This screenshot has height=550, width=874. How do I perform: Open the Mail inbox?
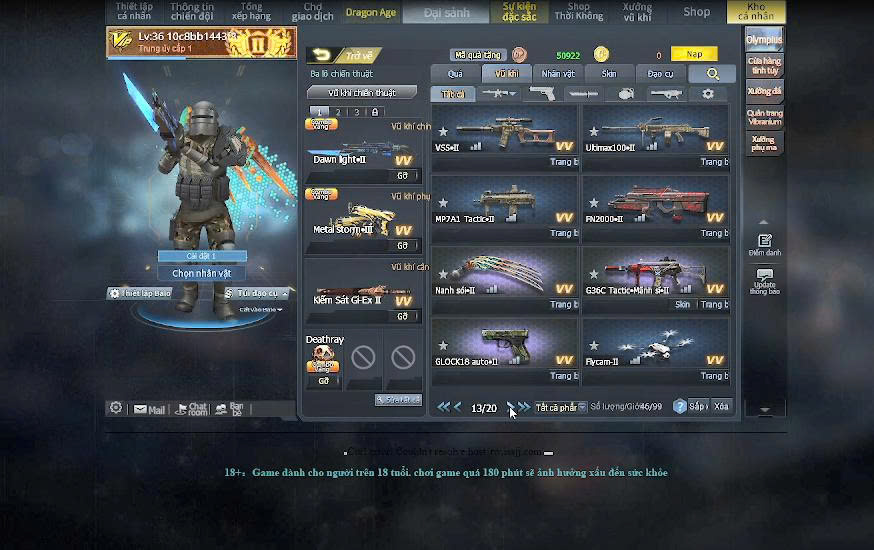150,409
